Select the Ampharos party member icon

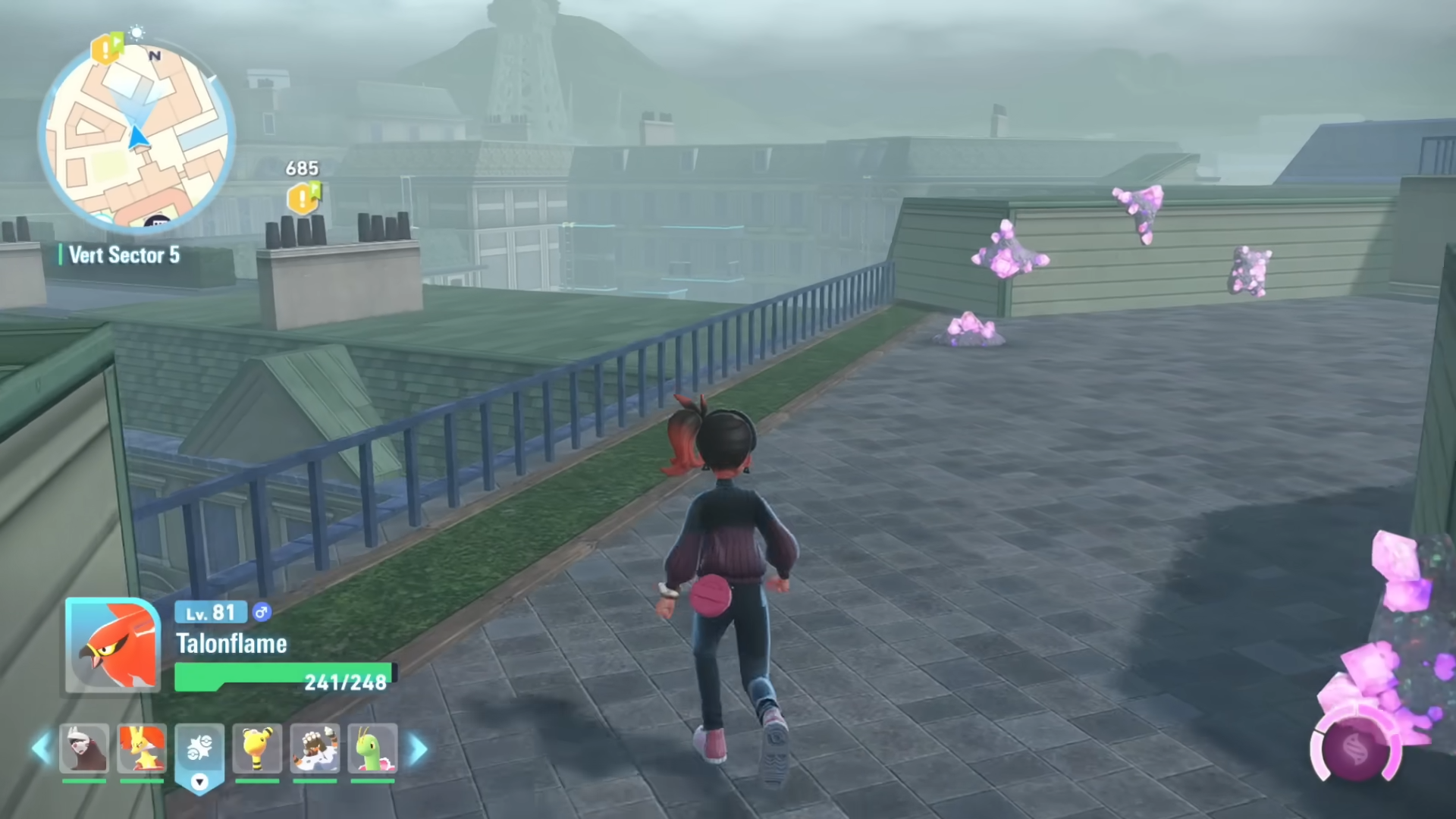coord(257,749)
